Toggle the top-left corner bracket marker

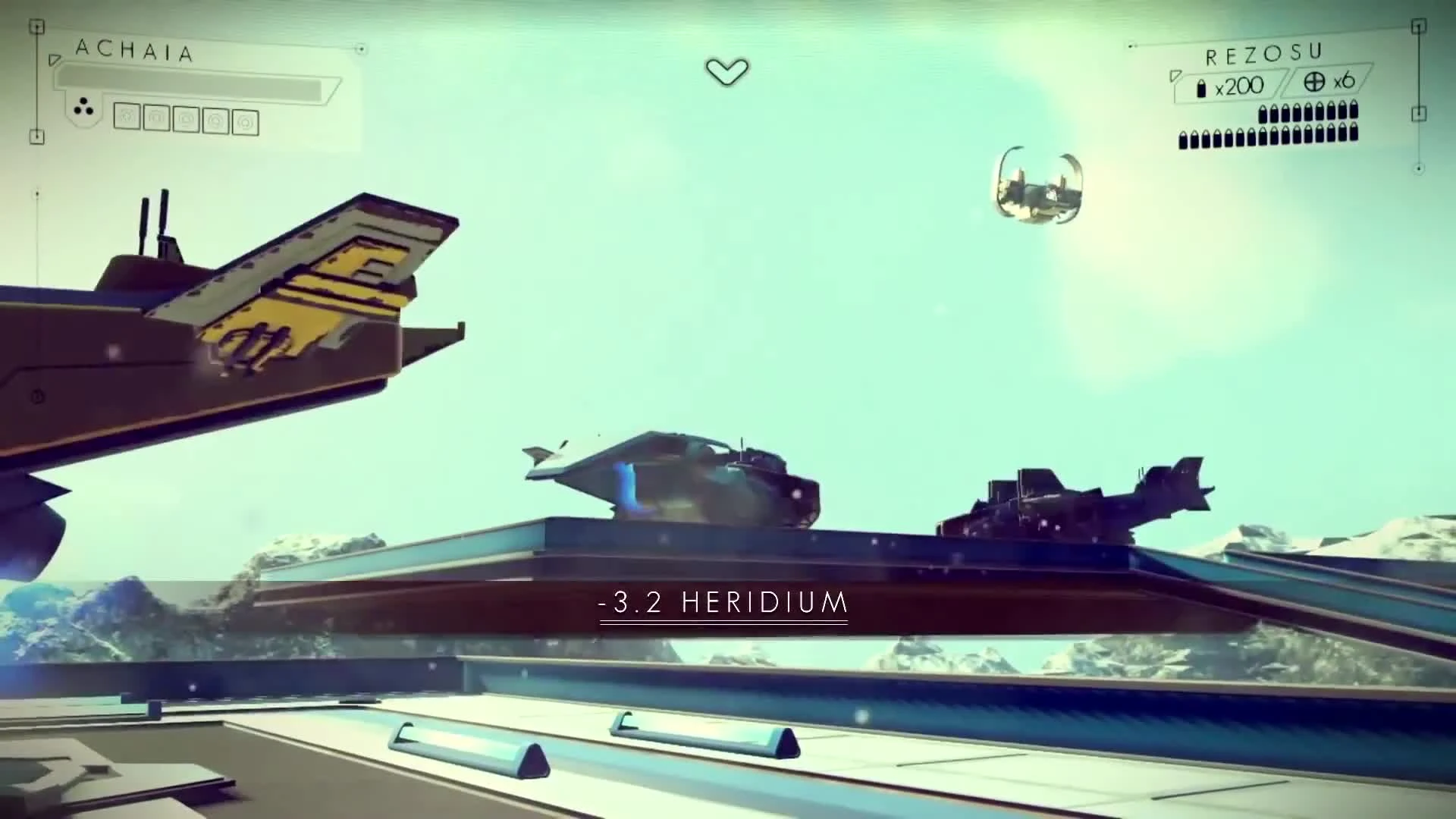[36, 26]
